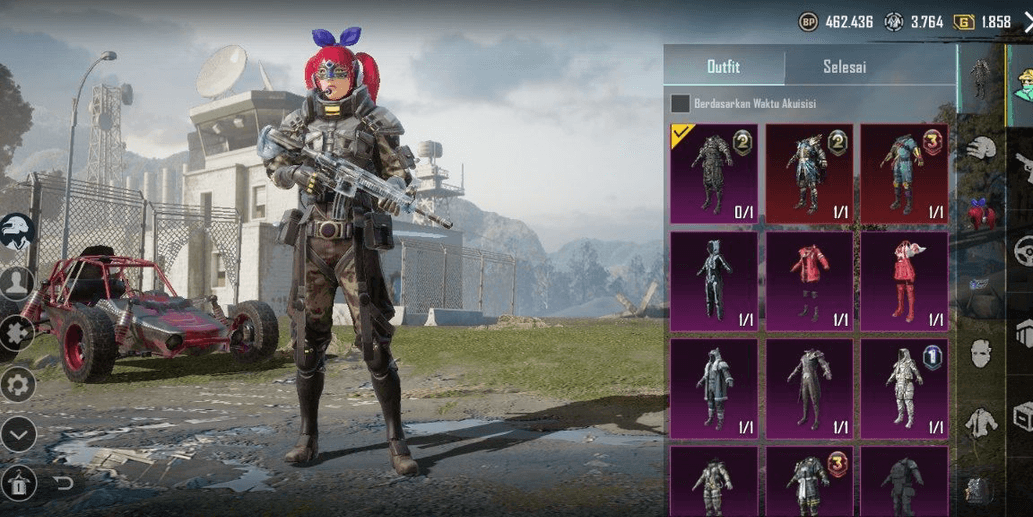Toggle the Berdasarkan Waktu Akuisisi checkbox
The image size is (1033, 517).
[x=680, y=103]
